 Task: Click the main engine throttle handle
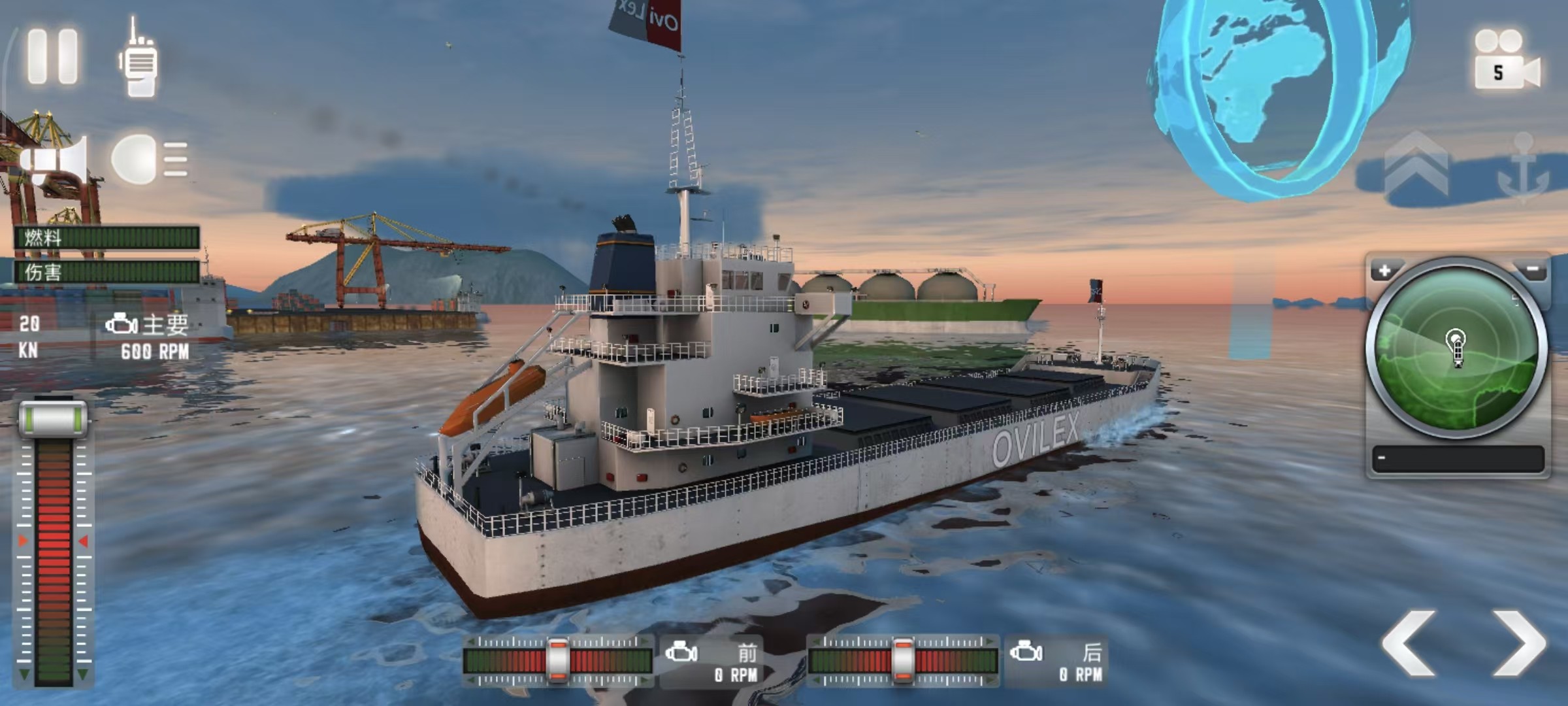(53, 418)
